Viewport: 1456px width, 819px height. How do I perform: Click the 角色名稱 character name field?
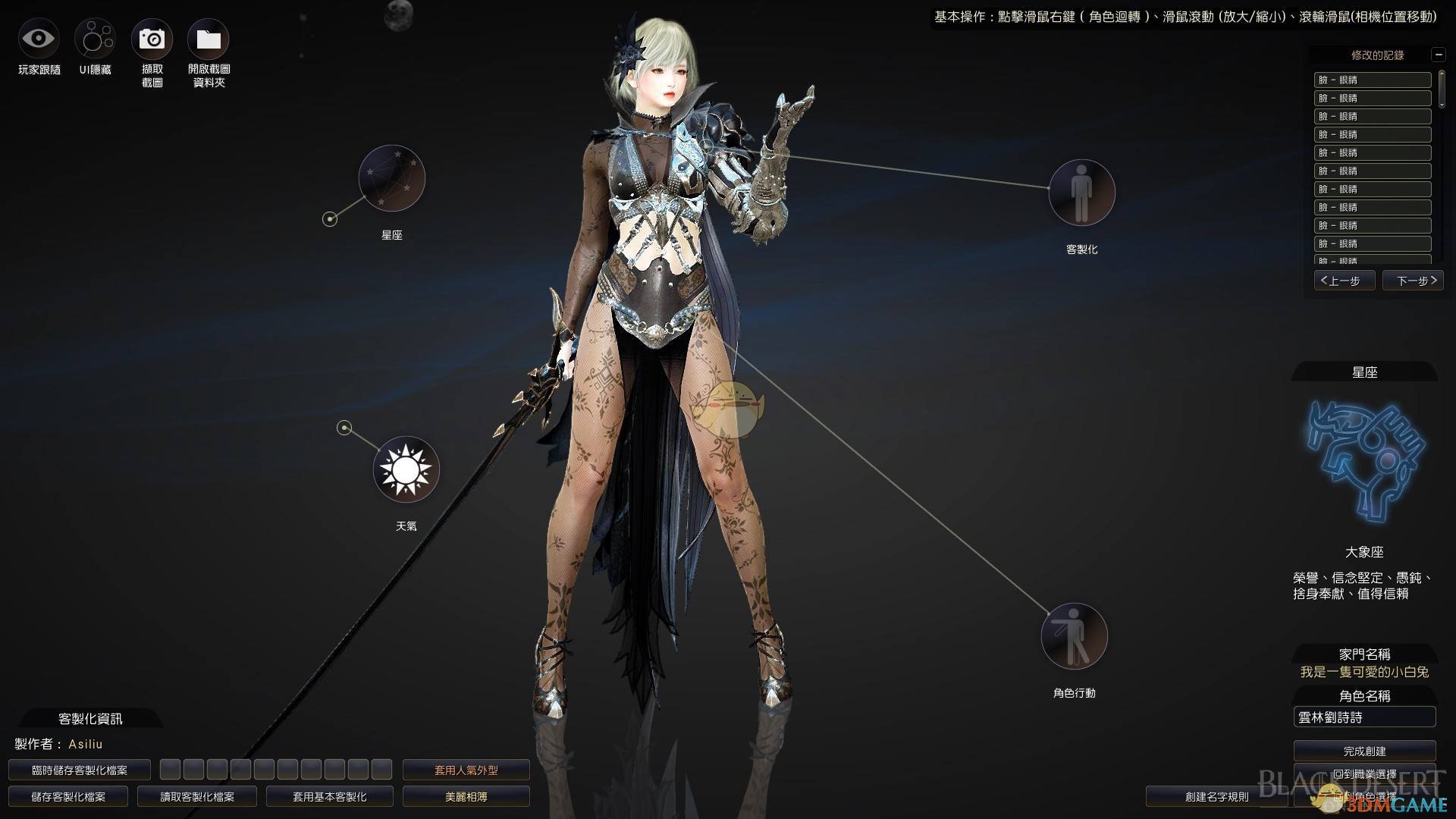coord(1364,717)
